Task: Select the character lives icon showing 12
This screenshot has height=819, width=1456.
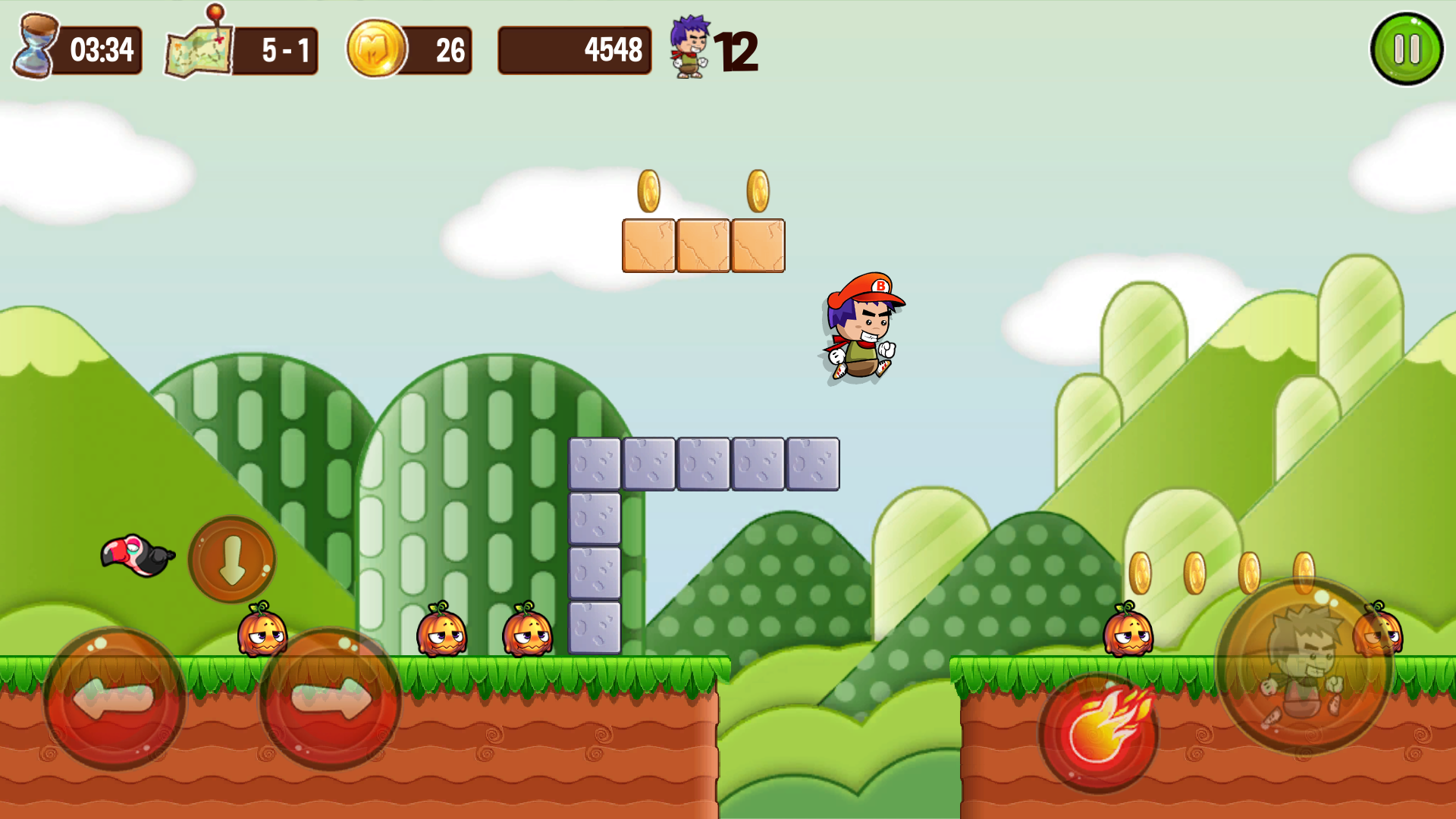Action: pyautogui.click(x=690, y=47)
